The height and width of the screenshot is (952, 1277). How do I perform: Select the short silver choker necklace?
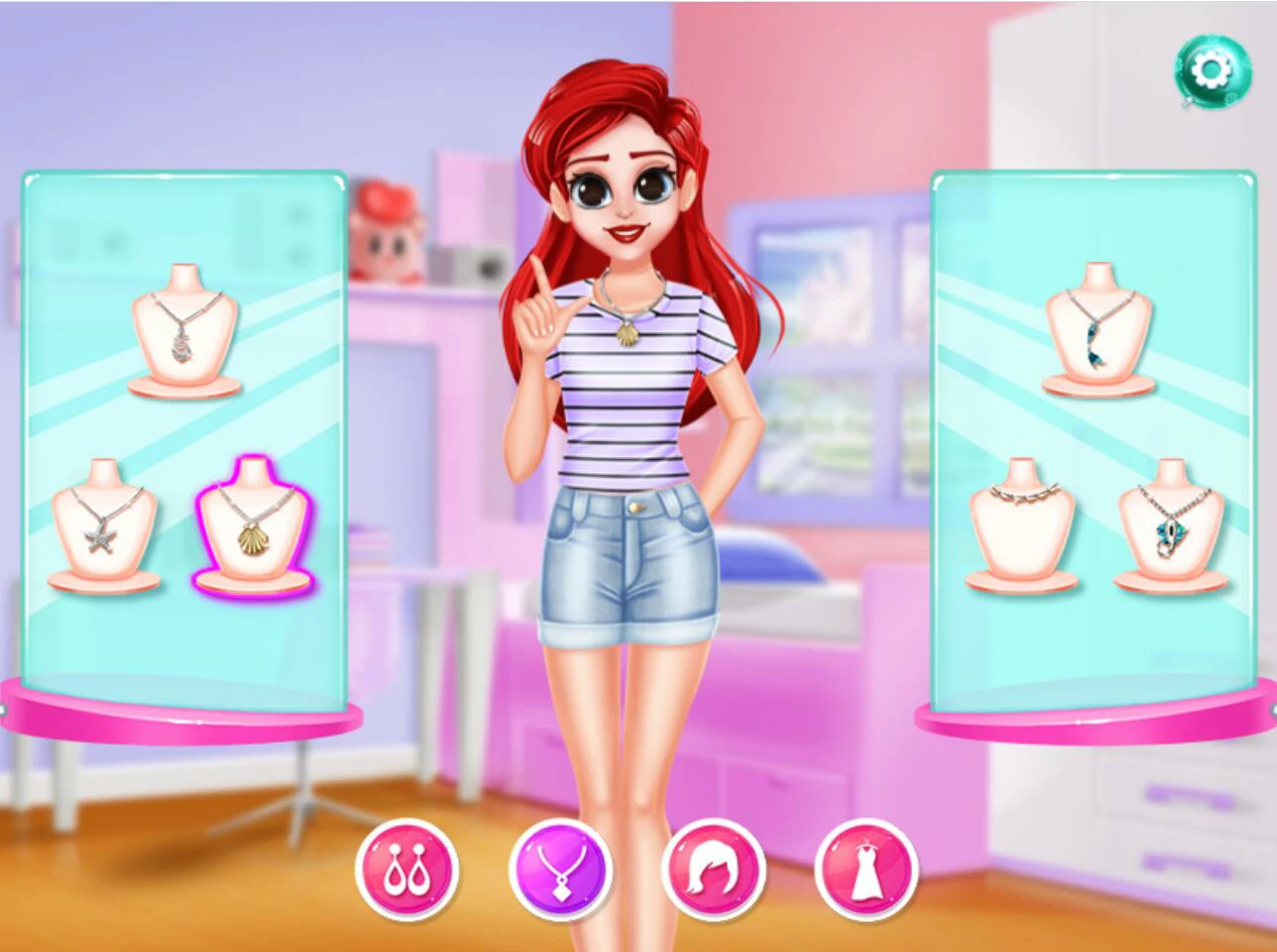(1021, 524)
